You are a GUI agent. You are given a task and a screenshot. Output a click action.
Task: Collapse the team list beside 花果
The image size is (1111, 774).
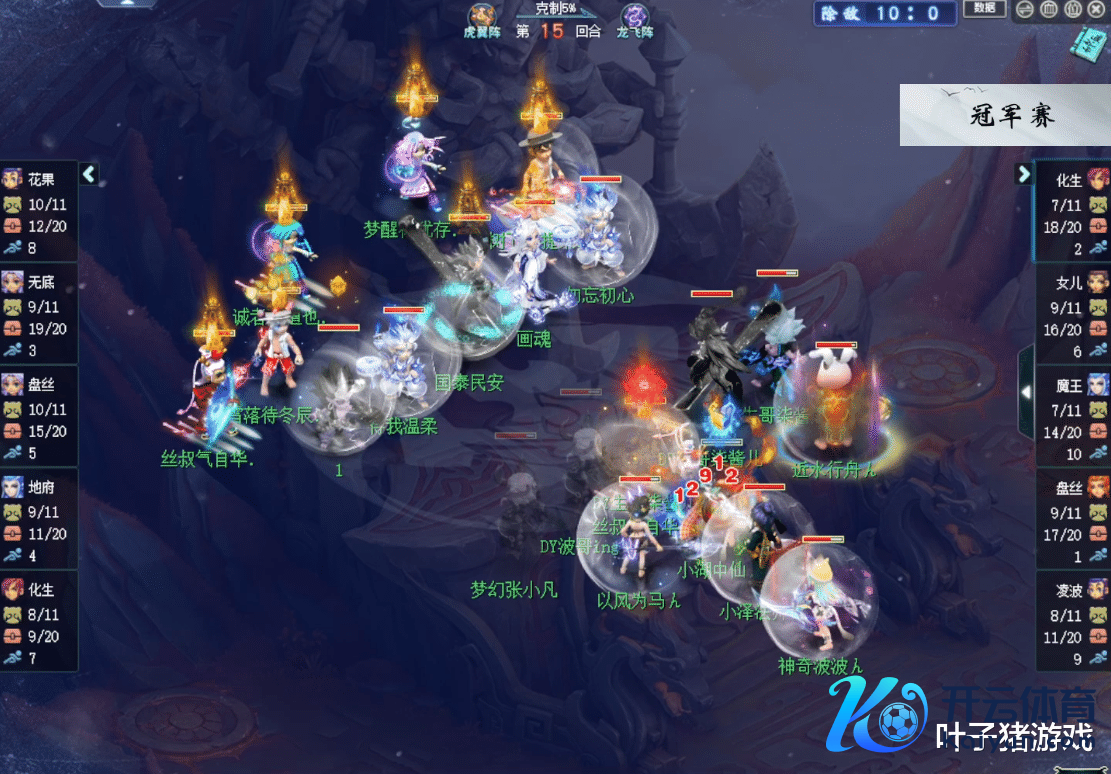point(89,174)
